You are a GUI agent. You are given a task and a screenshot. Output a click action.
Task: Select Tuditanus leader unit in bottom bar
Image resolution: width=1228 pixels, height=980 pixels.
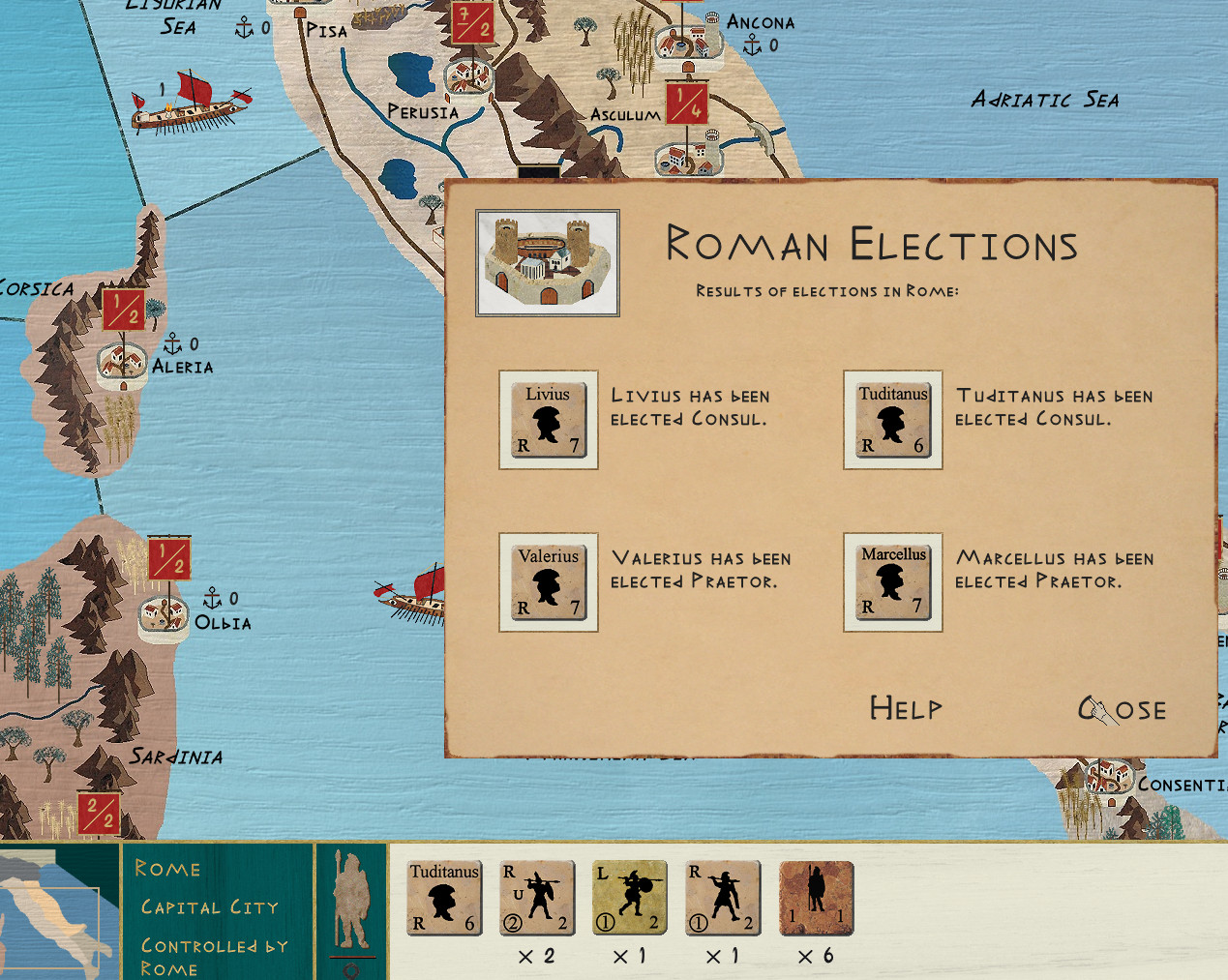pos(444,898)
